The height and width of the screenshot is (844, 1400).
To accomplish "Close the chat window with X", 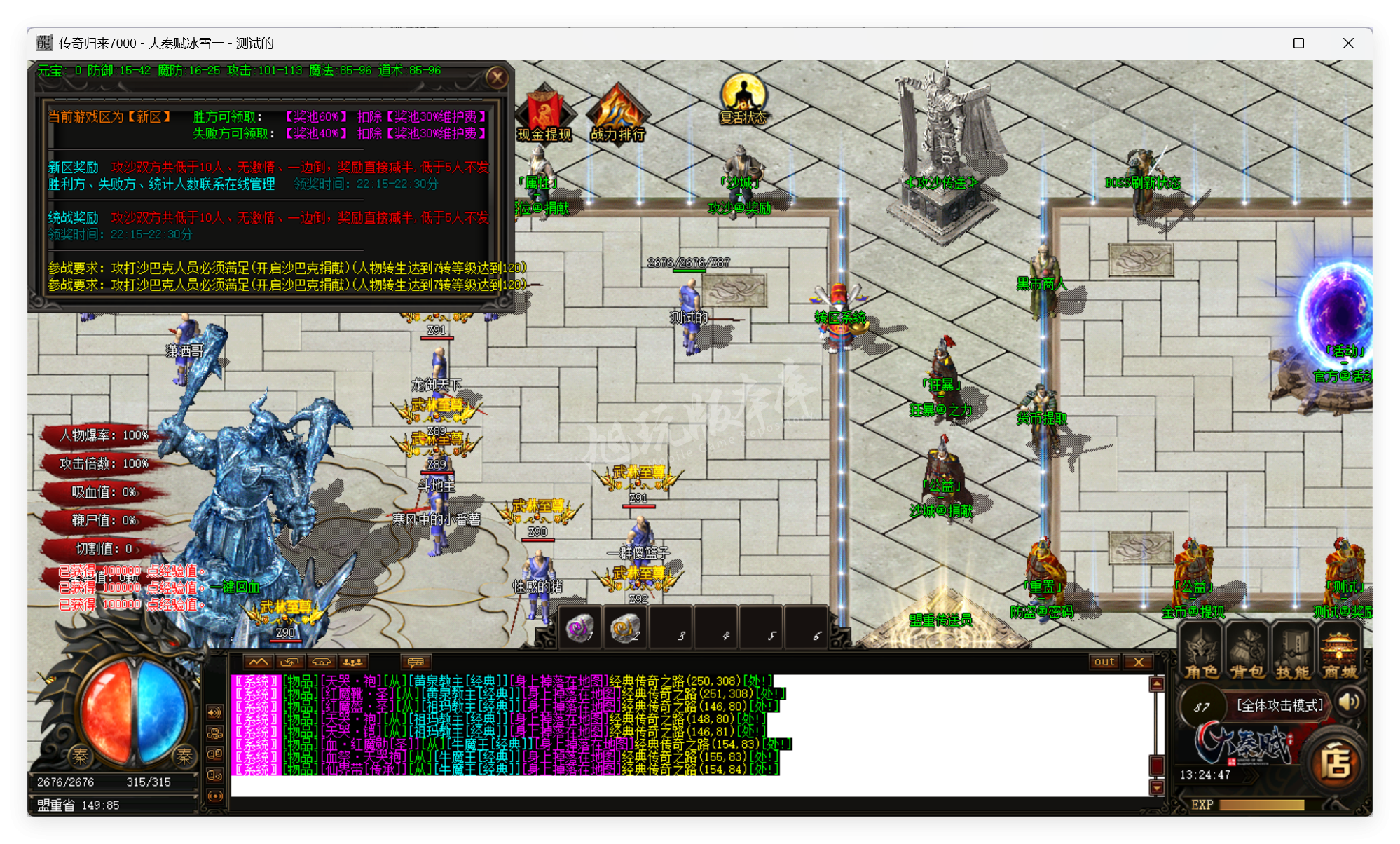I will (1139, 662).
